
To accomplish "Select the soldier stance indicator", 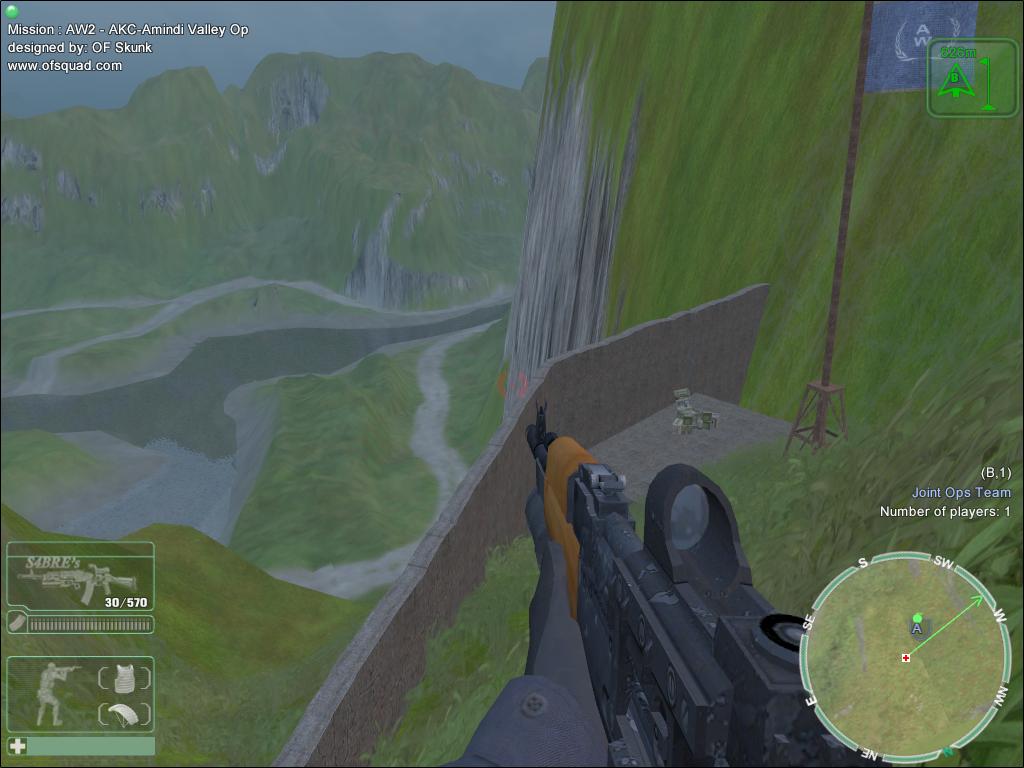I will [51, 694].
